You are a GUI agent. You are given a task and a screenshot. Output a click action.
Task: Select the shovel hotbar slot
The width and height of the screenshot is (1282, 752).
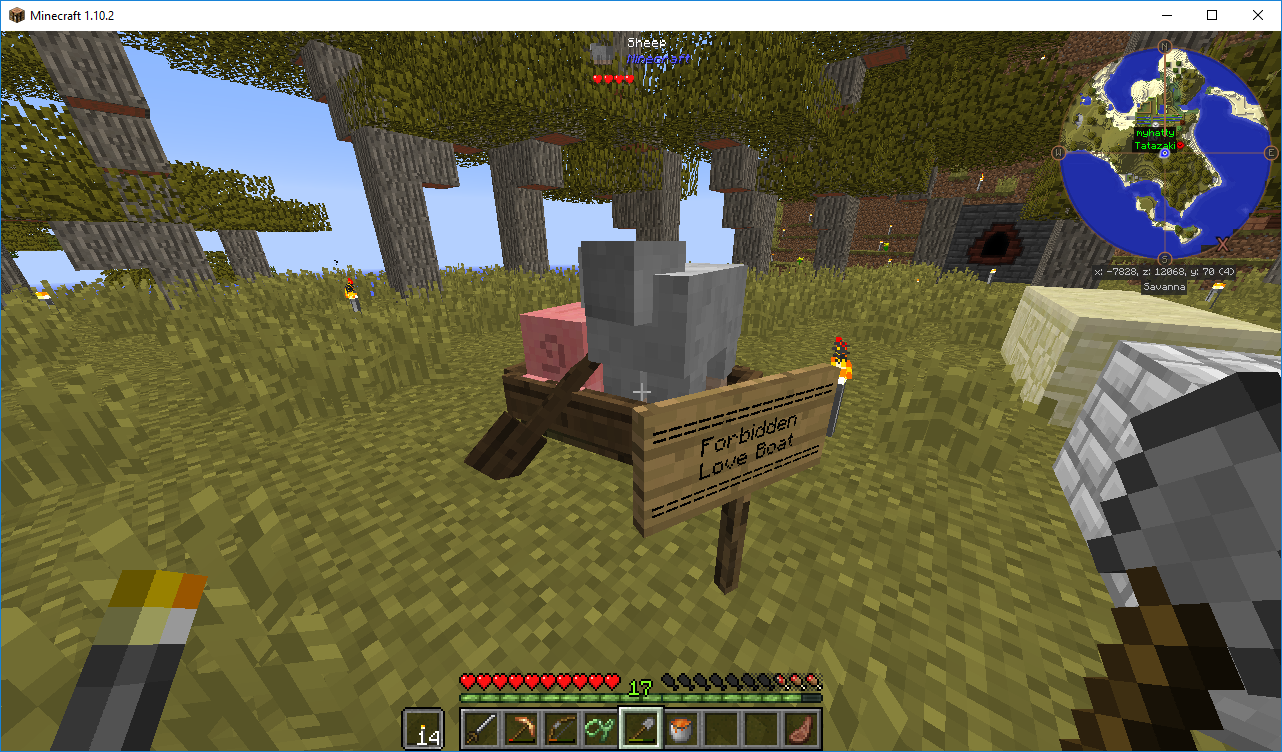pos(640,728)
